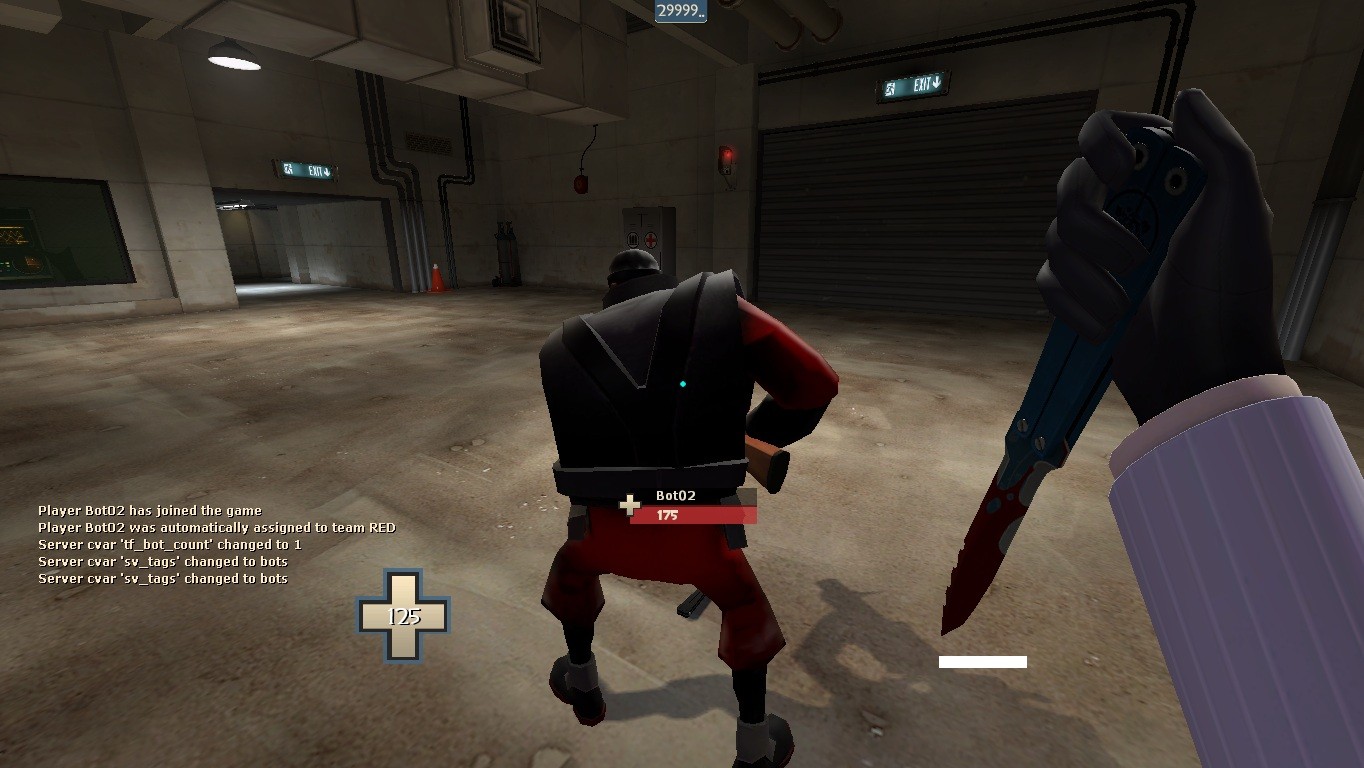Click the sv_tags changed to bots message

point(162,561)
